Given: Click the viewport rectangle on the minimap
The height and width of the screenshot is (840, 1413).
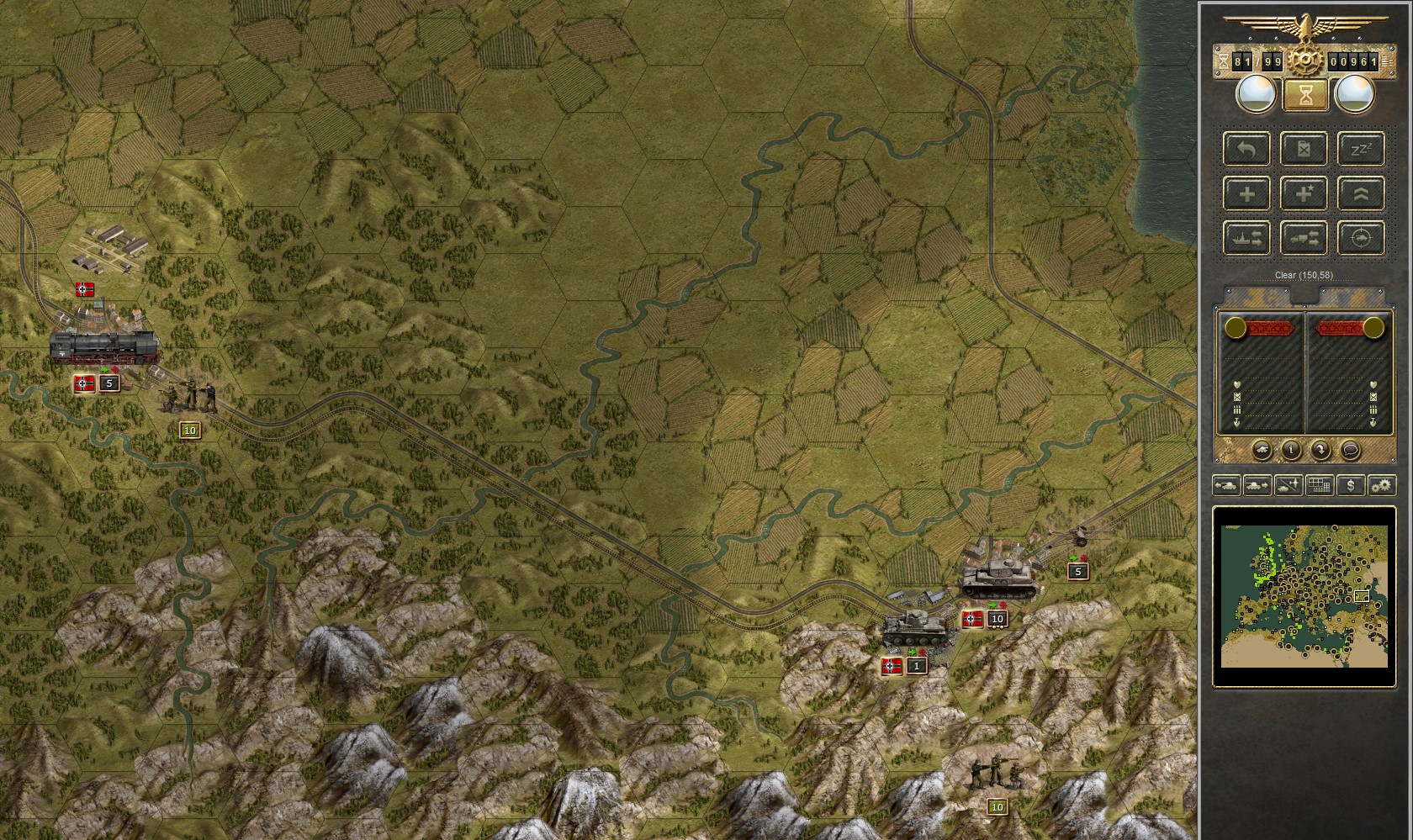Looking at the screenshot, I should tap(1361, 594).
